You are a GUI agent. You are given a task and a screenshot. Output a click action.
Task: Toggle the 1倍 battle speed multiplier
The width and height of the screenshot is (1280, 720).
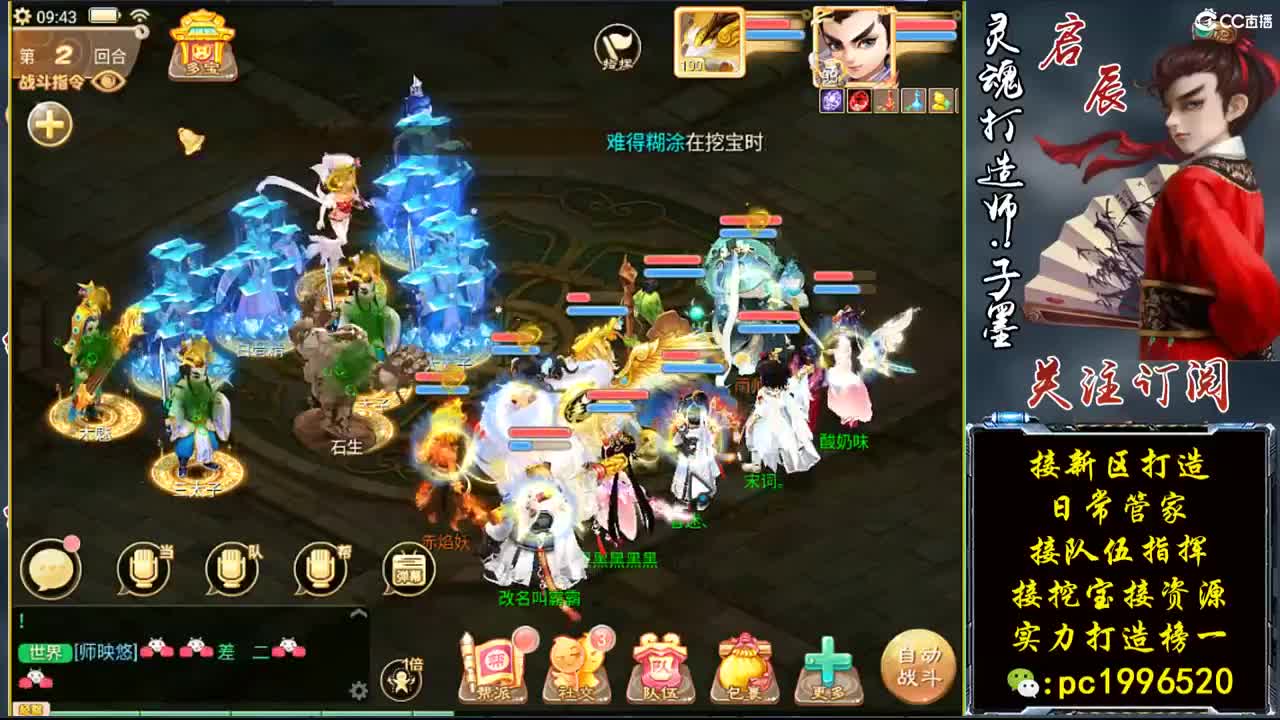(402, 678)
